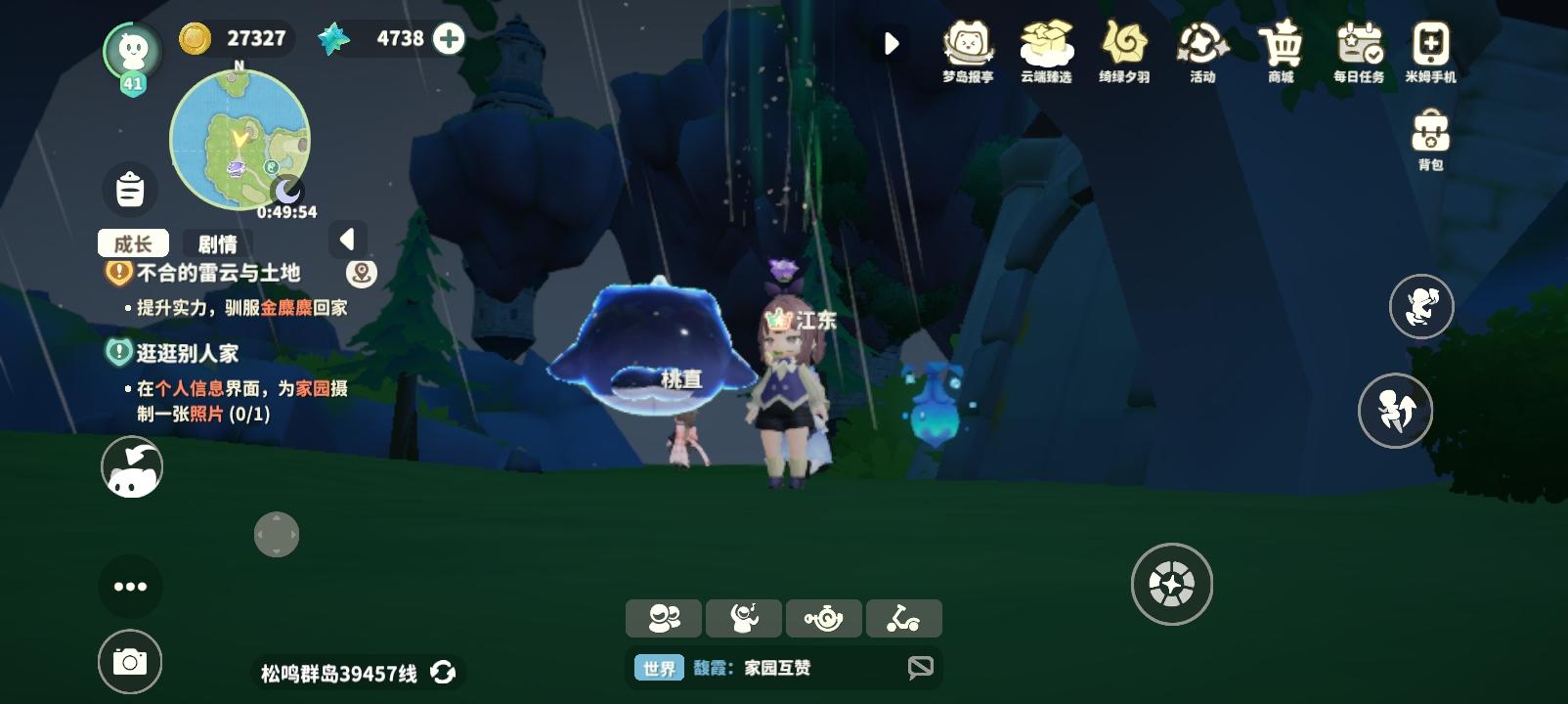Collapse the quest tracker with the left chevron
1568x704 pixels.
coord(347,240)
